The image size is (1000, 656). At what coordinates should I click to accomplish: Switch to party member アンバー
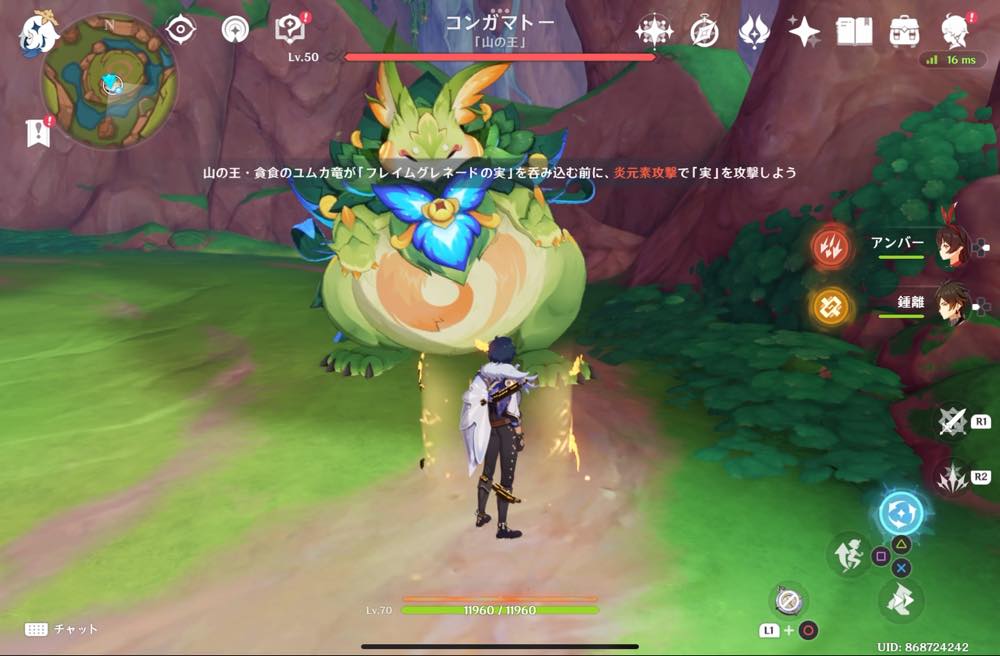click(x=950, y=245)
